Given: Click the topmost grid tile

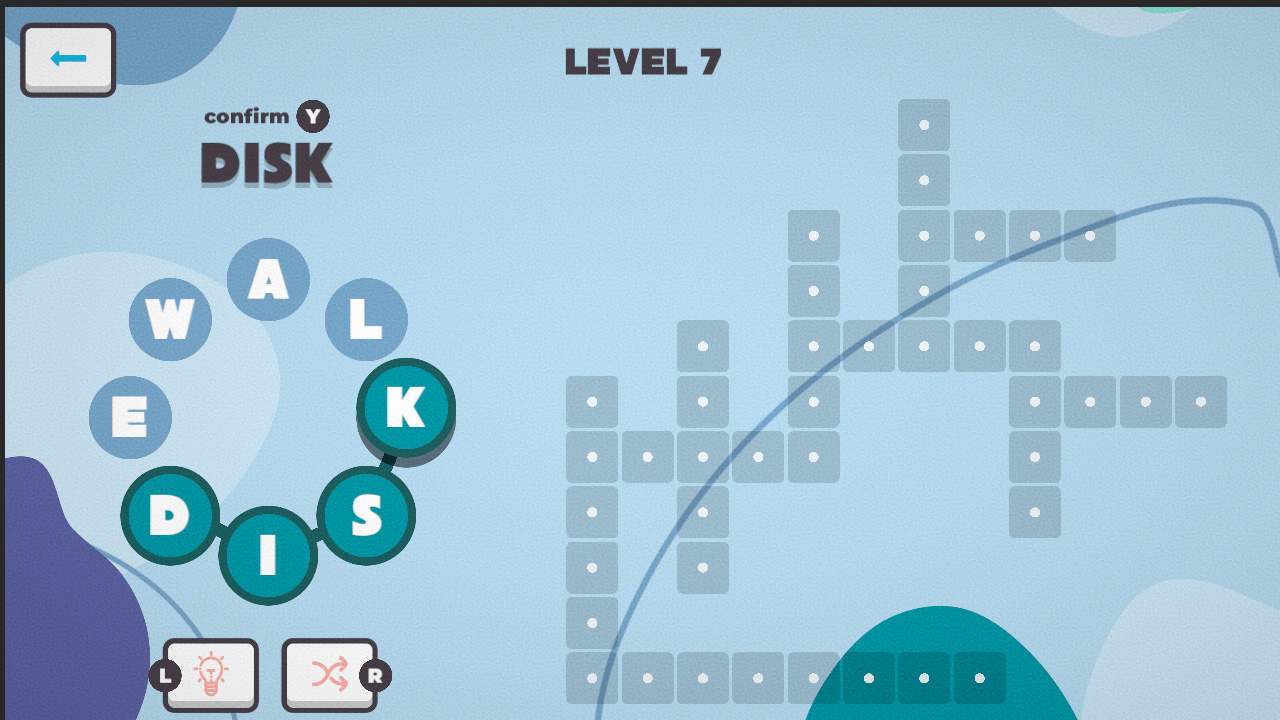Looking at the screenshot, I should coord(923,125).
